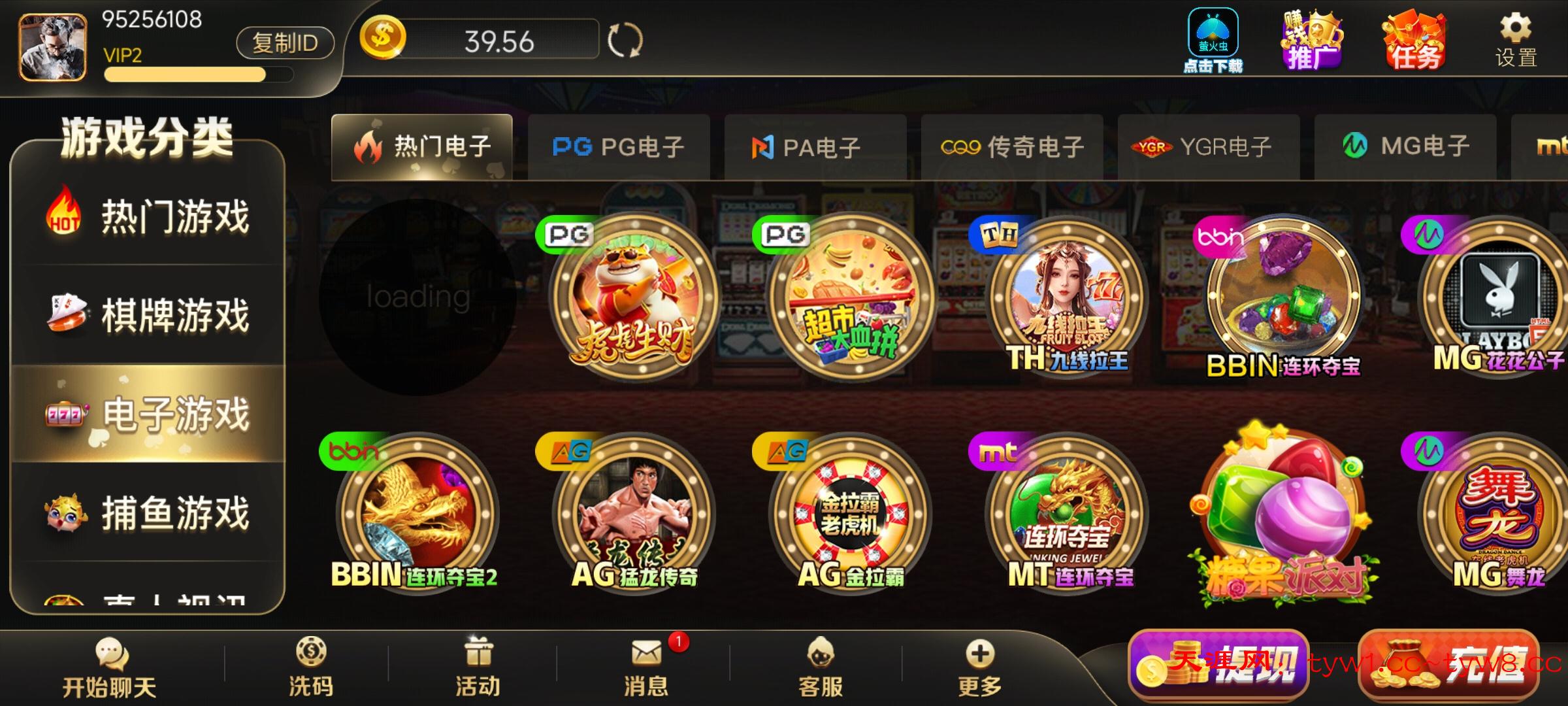The width and height of the screenshot is (1568, 706).
Task: Refresh the coin balance
Action: point(625,41)
